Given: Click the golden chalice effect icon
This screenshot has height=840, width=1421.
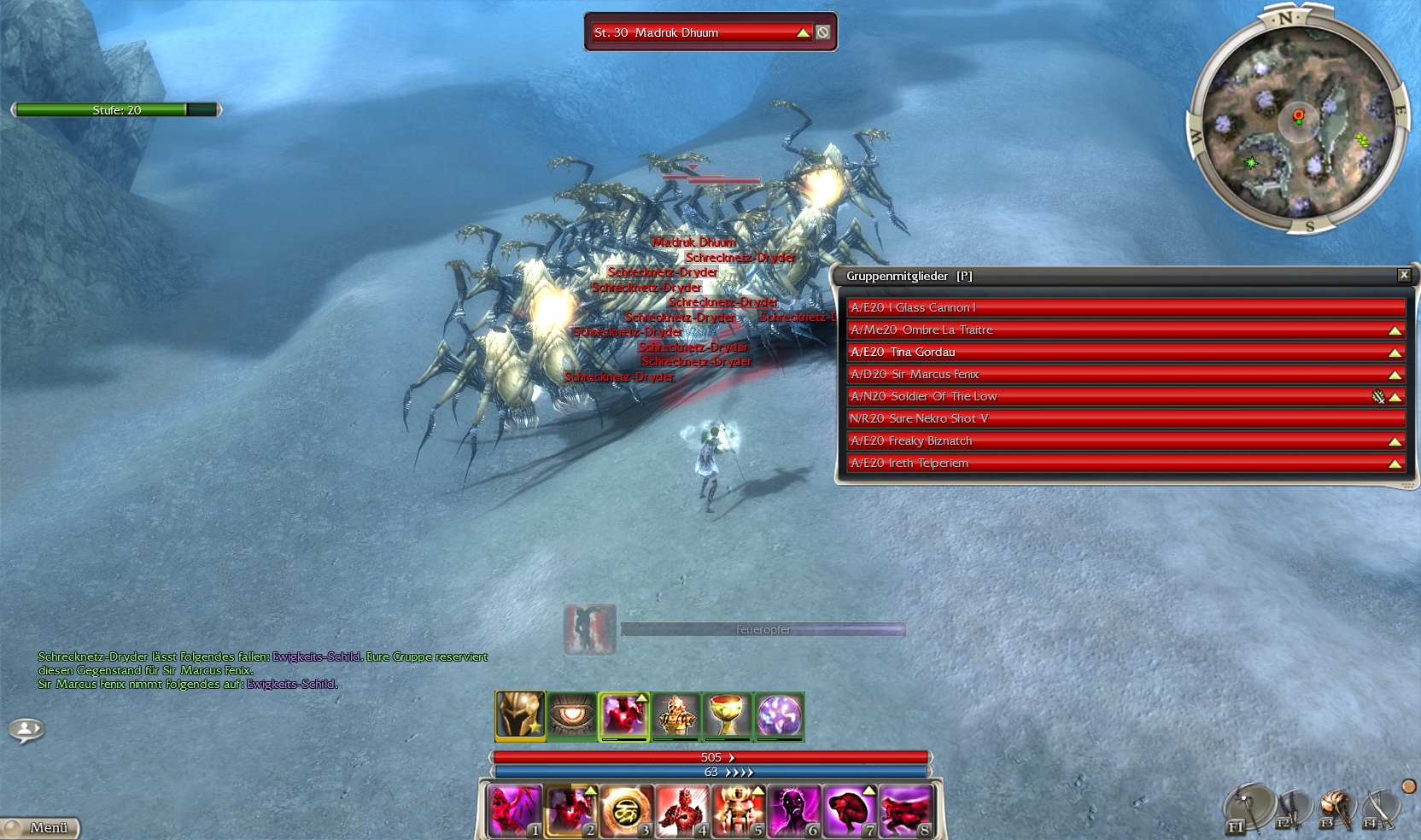Looking at the screenshot, I should [x=728, y=715].
